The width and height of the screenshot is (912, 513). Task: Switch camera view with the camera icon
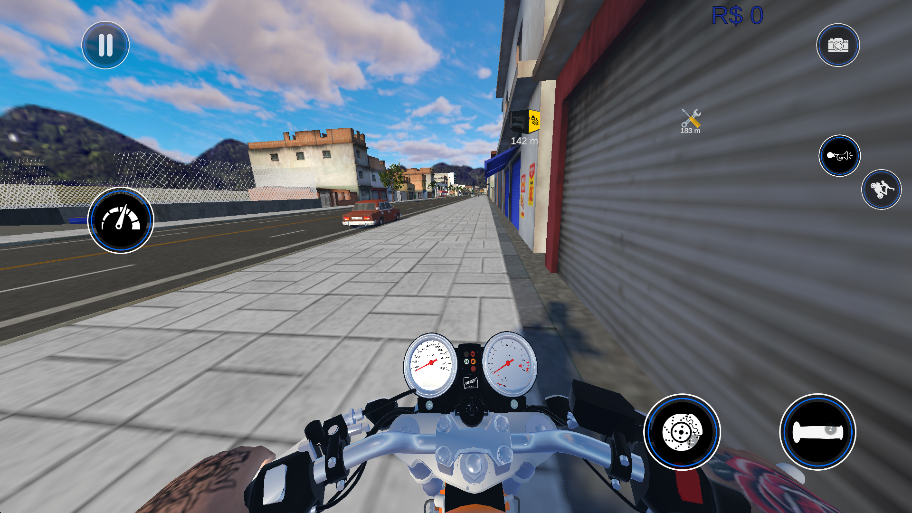click(838, 45)
